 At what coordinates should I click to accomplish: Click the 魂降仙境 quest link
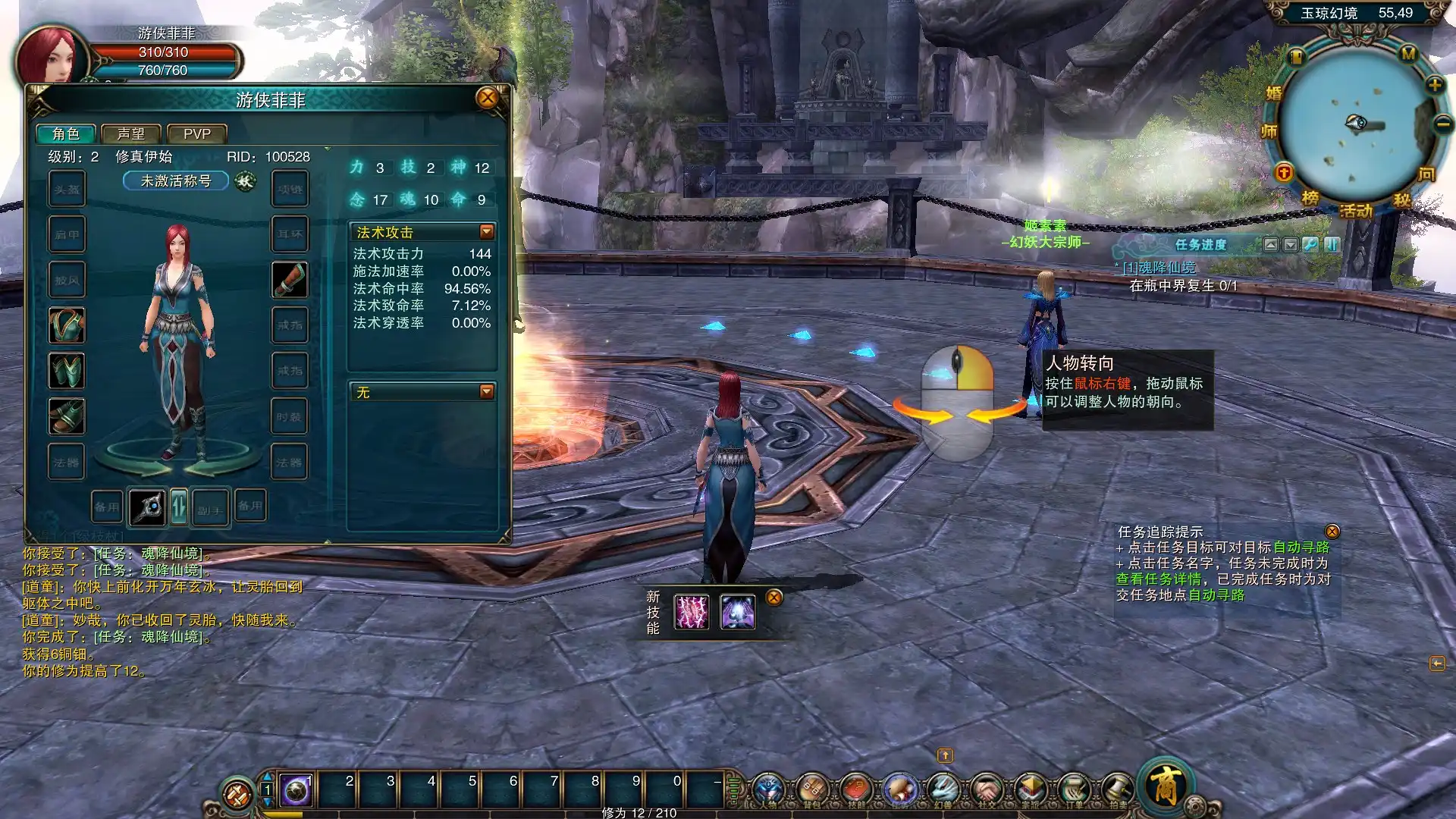click(x=1159, y=268)
